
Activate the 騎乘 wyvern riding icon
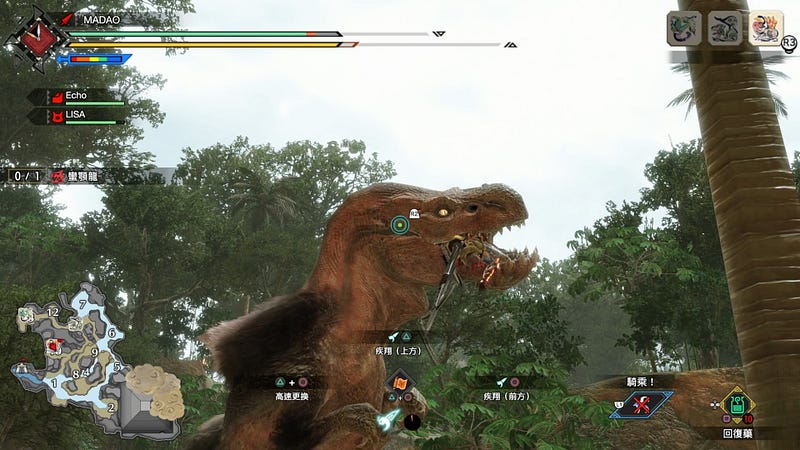tap(641, 404)
